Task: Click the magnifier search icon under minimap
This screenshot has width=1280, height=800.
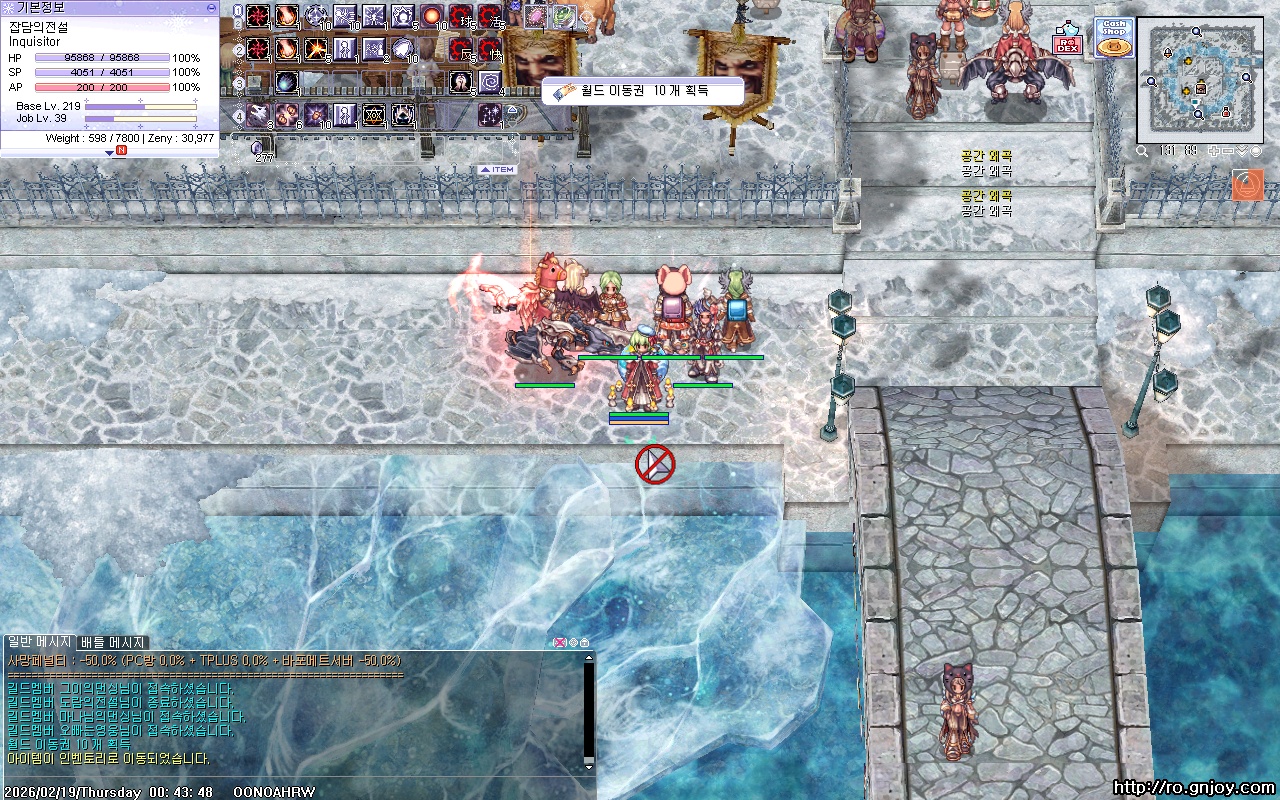Action: coord(1142,151)
